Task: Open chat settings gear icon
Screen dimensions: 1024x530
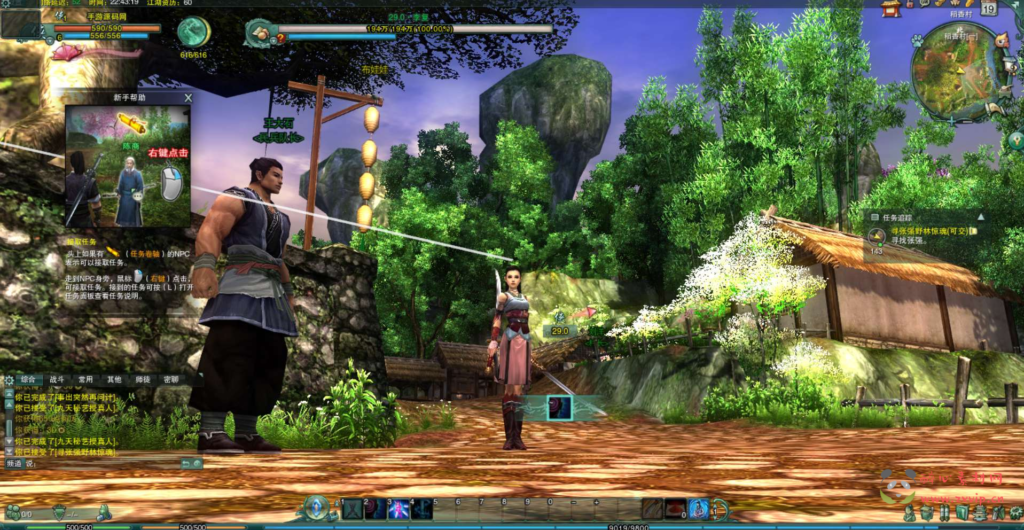Action: click(9, 381)
